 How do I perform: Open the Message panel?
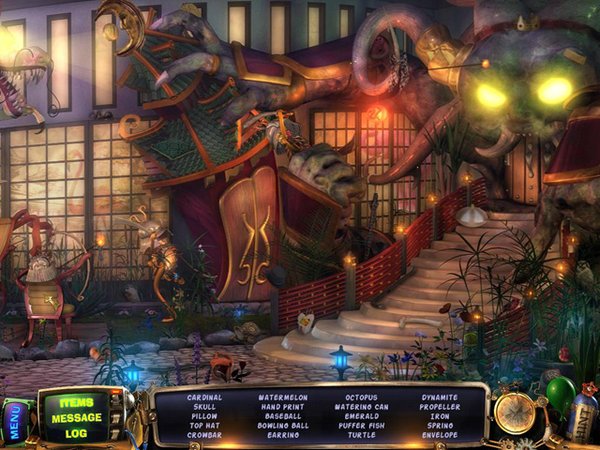coord(77,418)
